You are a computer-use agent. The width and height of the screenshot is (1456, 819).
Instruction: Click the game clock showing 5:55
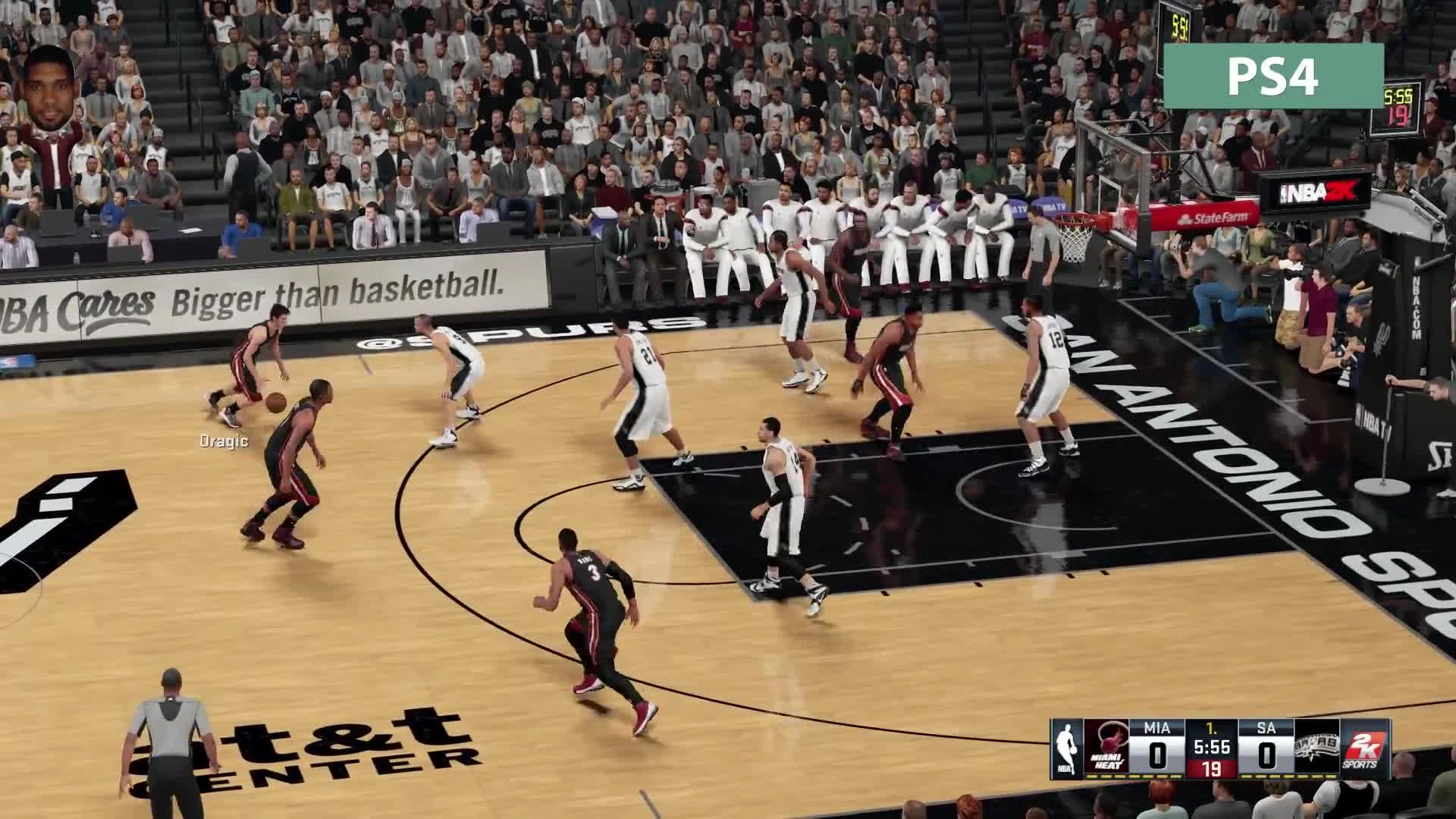pos(1213,748)
